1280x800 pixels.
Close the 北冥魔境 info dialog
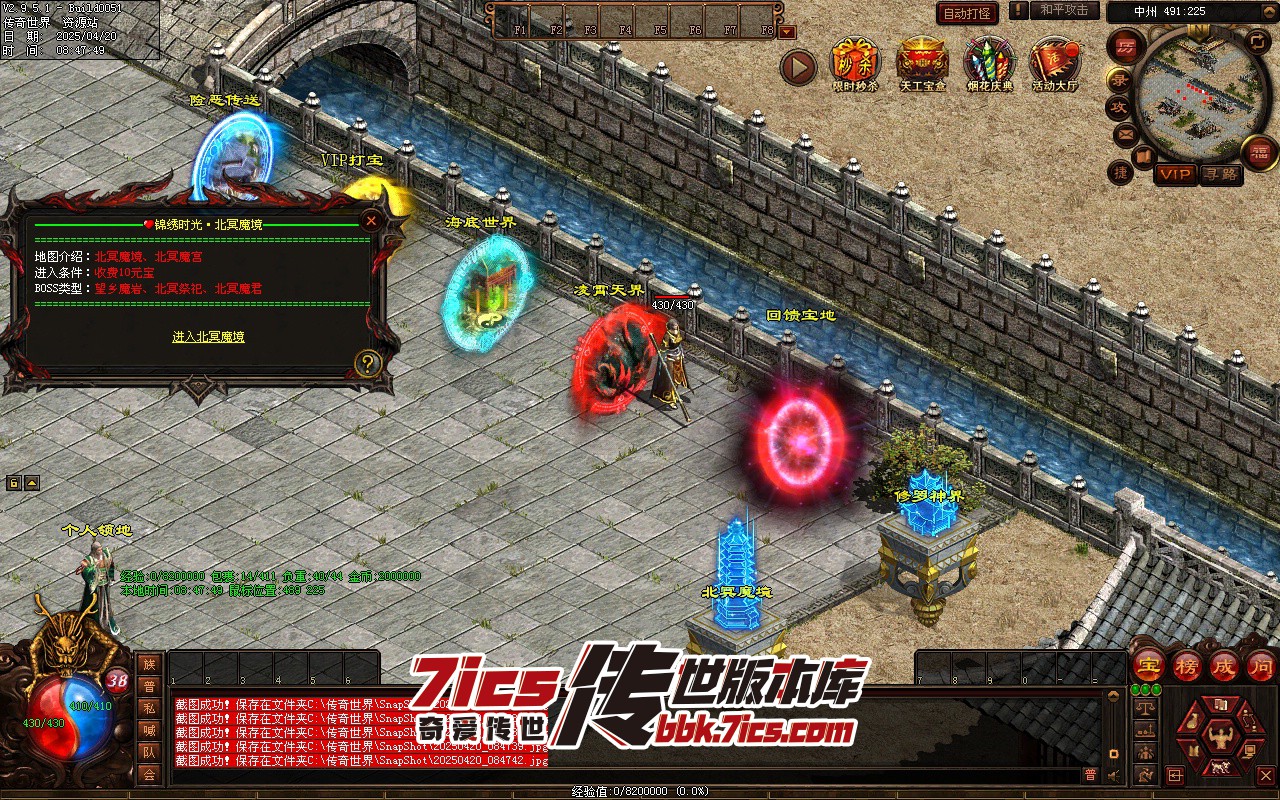point(372,221)
